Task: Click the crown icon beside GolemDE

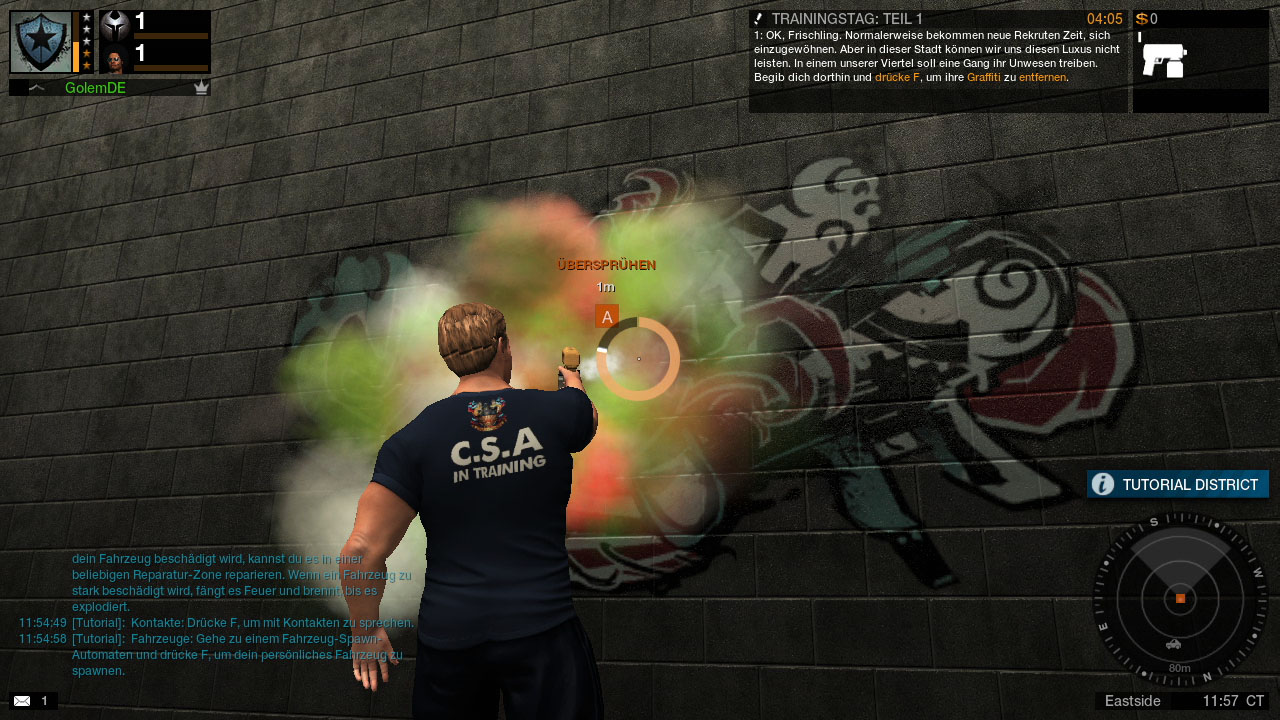Action: tap(201, 88)
